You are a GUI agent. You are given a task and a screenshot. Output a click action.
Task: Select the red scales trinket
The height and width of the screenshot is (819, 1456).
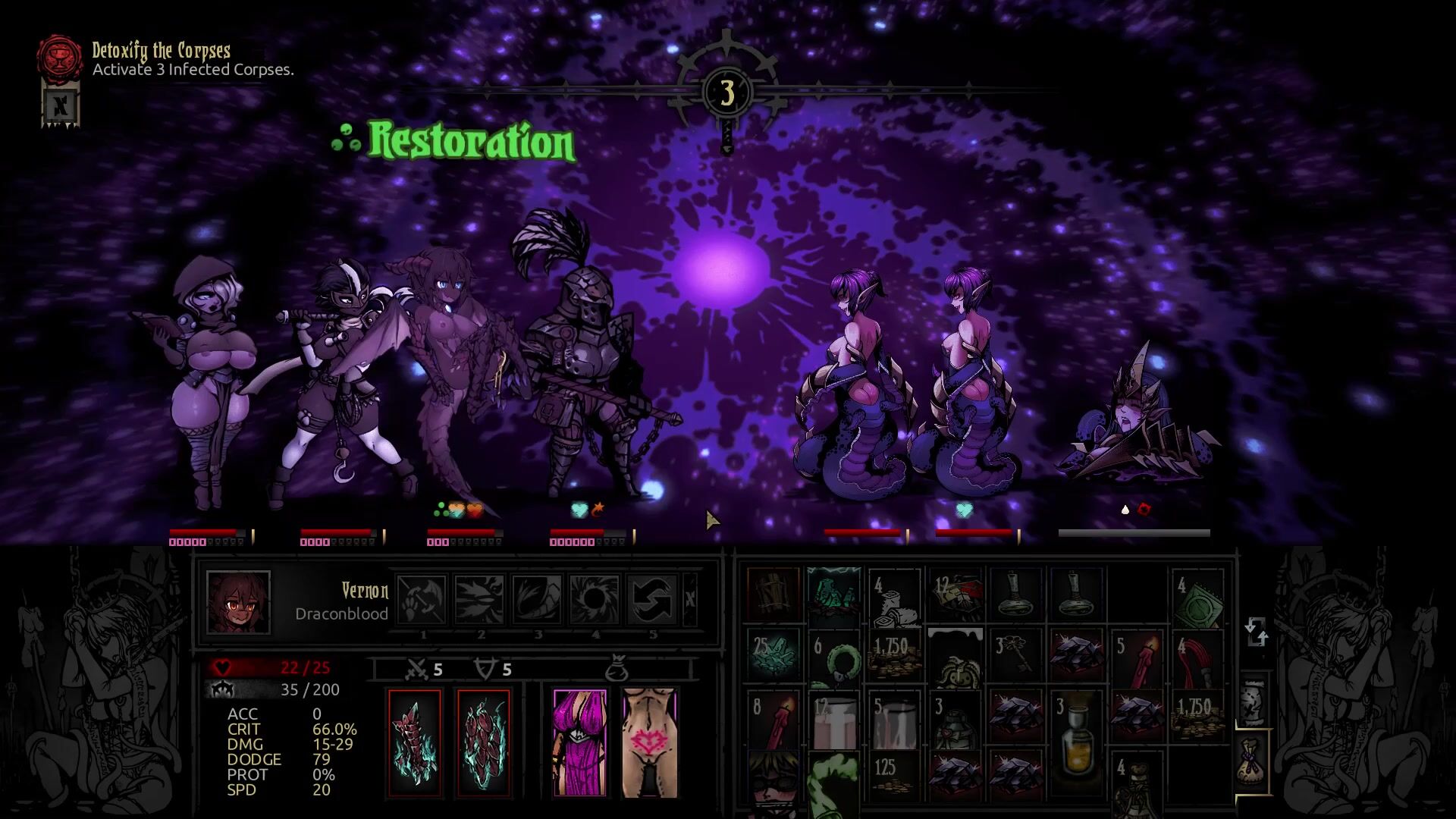[x=484, y=743]
